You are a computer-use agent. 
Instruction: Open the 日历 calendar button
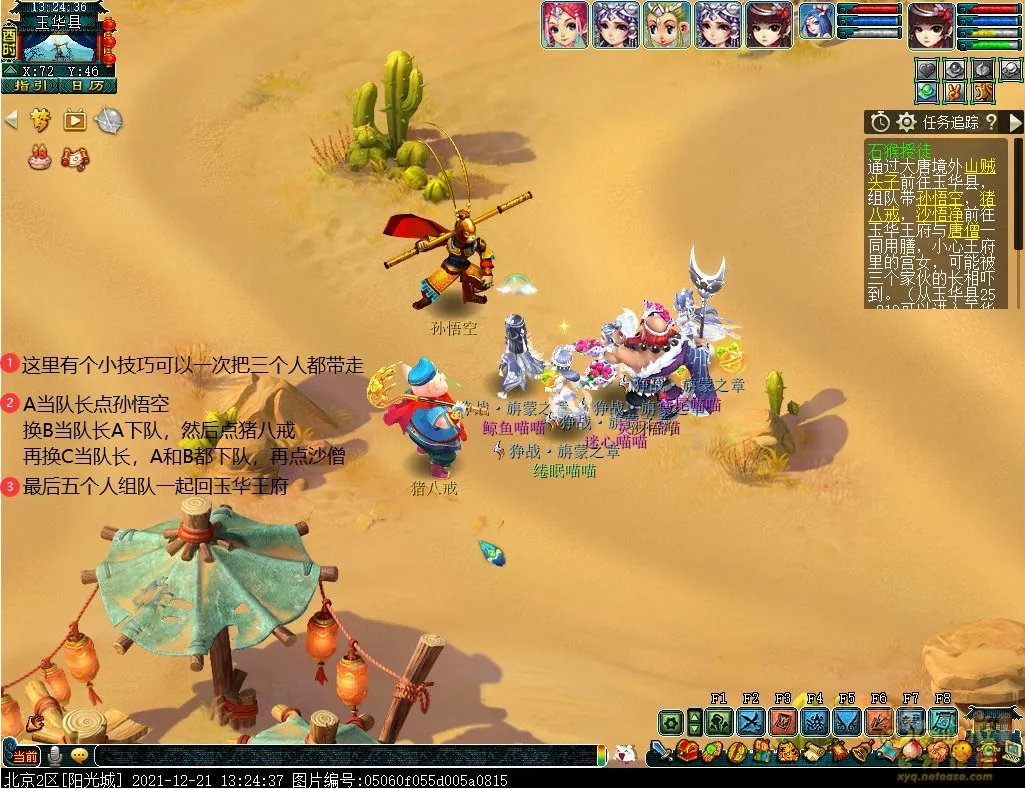(88, 86)
